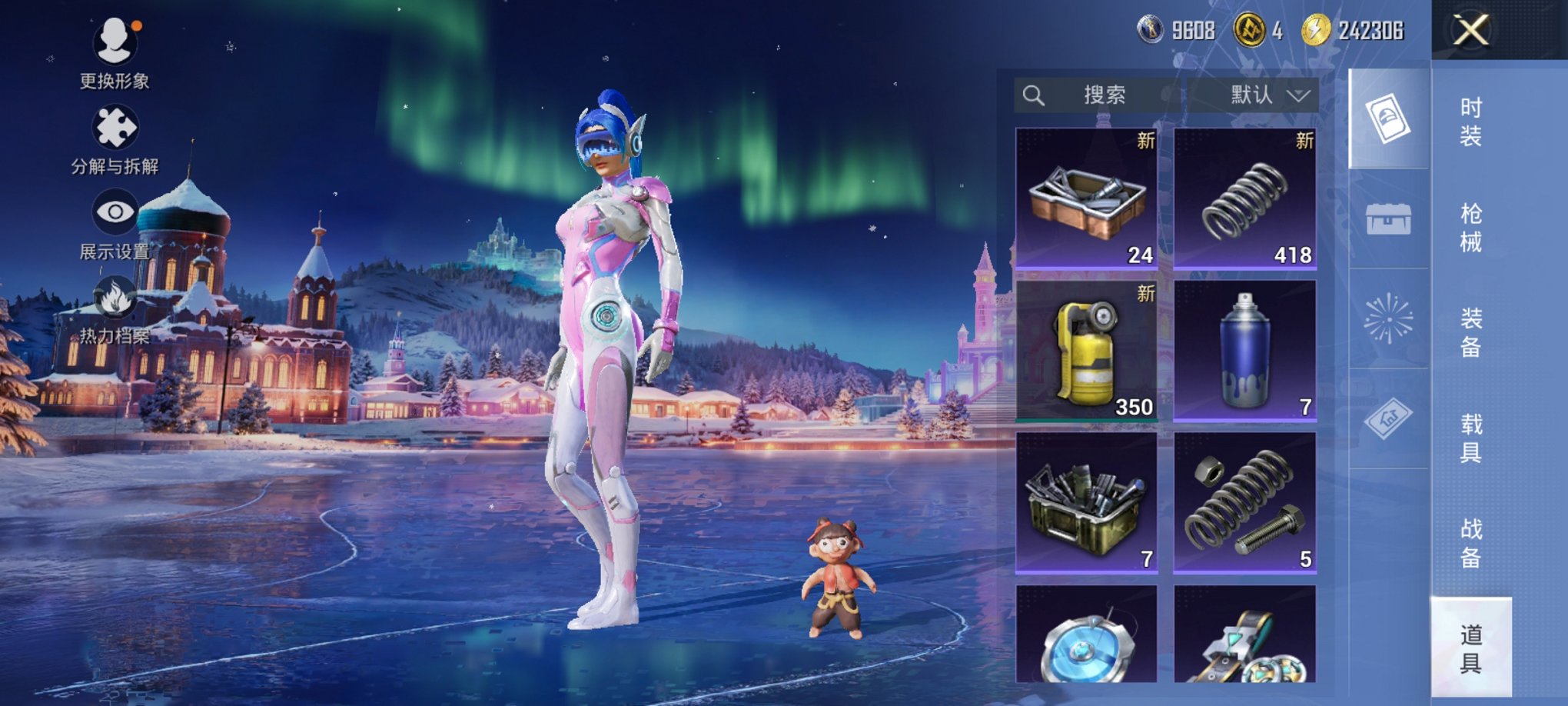Select the blue spray paint can
The image size is (1568, 706).
click(1245, 350)
